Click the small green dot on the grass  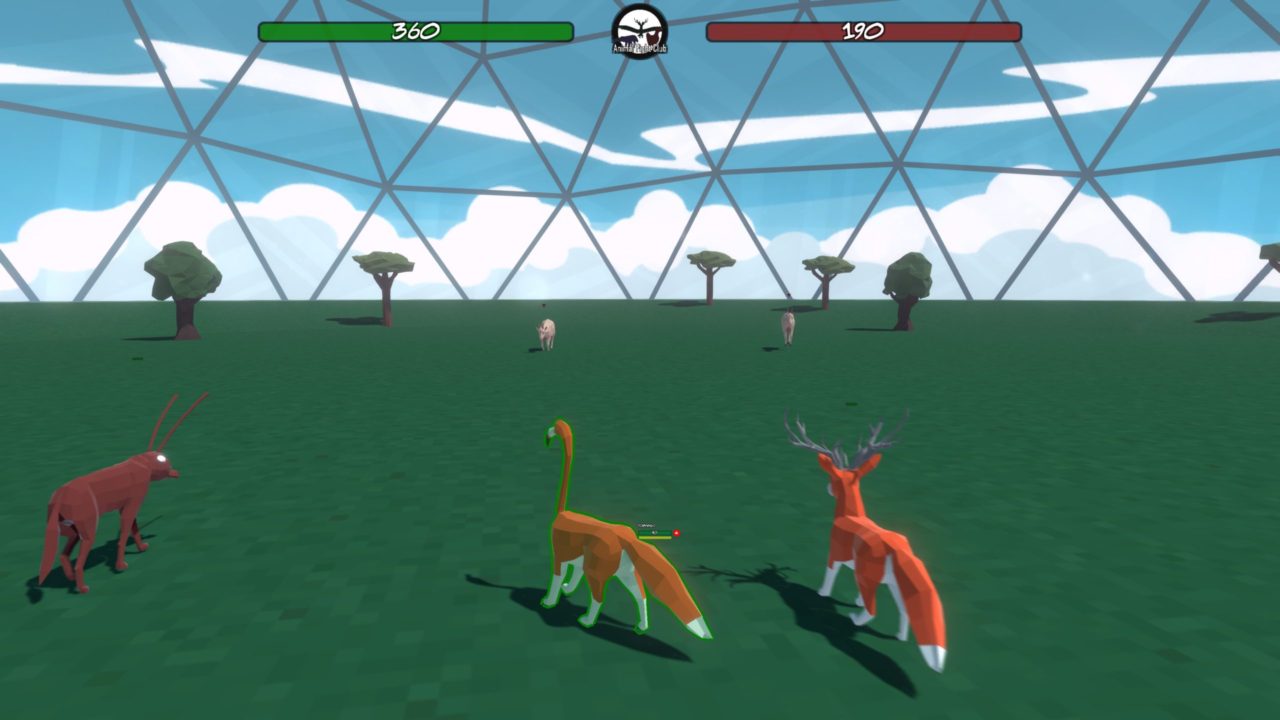click(x=137, y=358)
